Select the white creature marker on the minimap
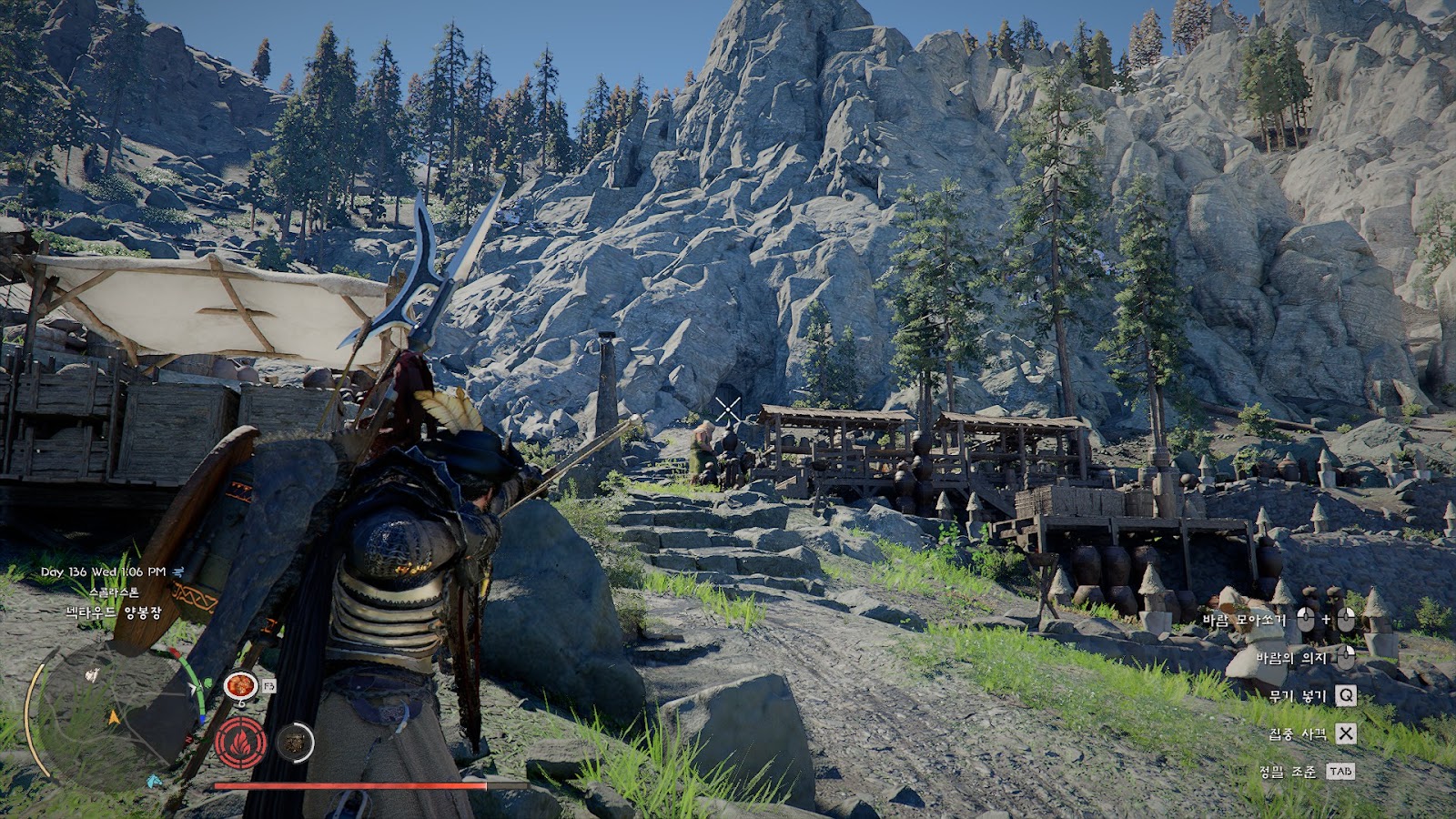The width and height of the screenshot is (1456, 819). click(x=91, y=675)
